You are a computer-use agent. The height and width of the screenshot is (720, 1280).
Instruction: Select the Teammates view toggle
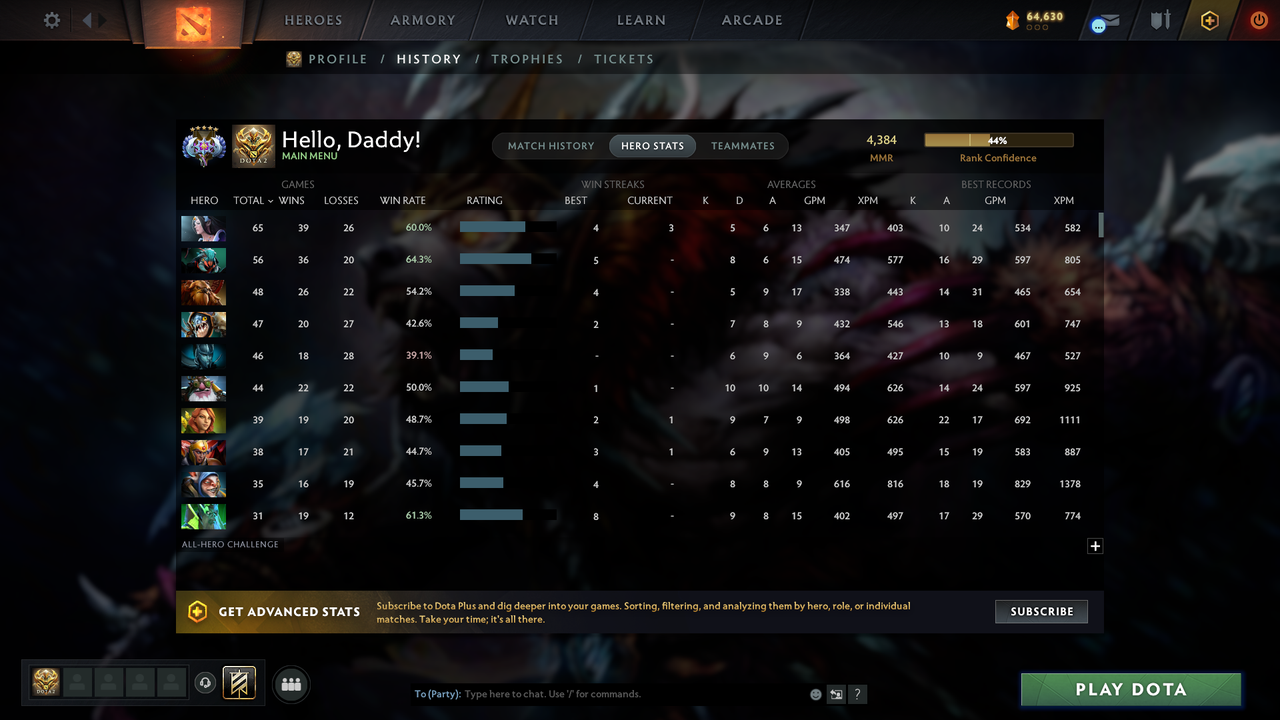(742, 145)
